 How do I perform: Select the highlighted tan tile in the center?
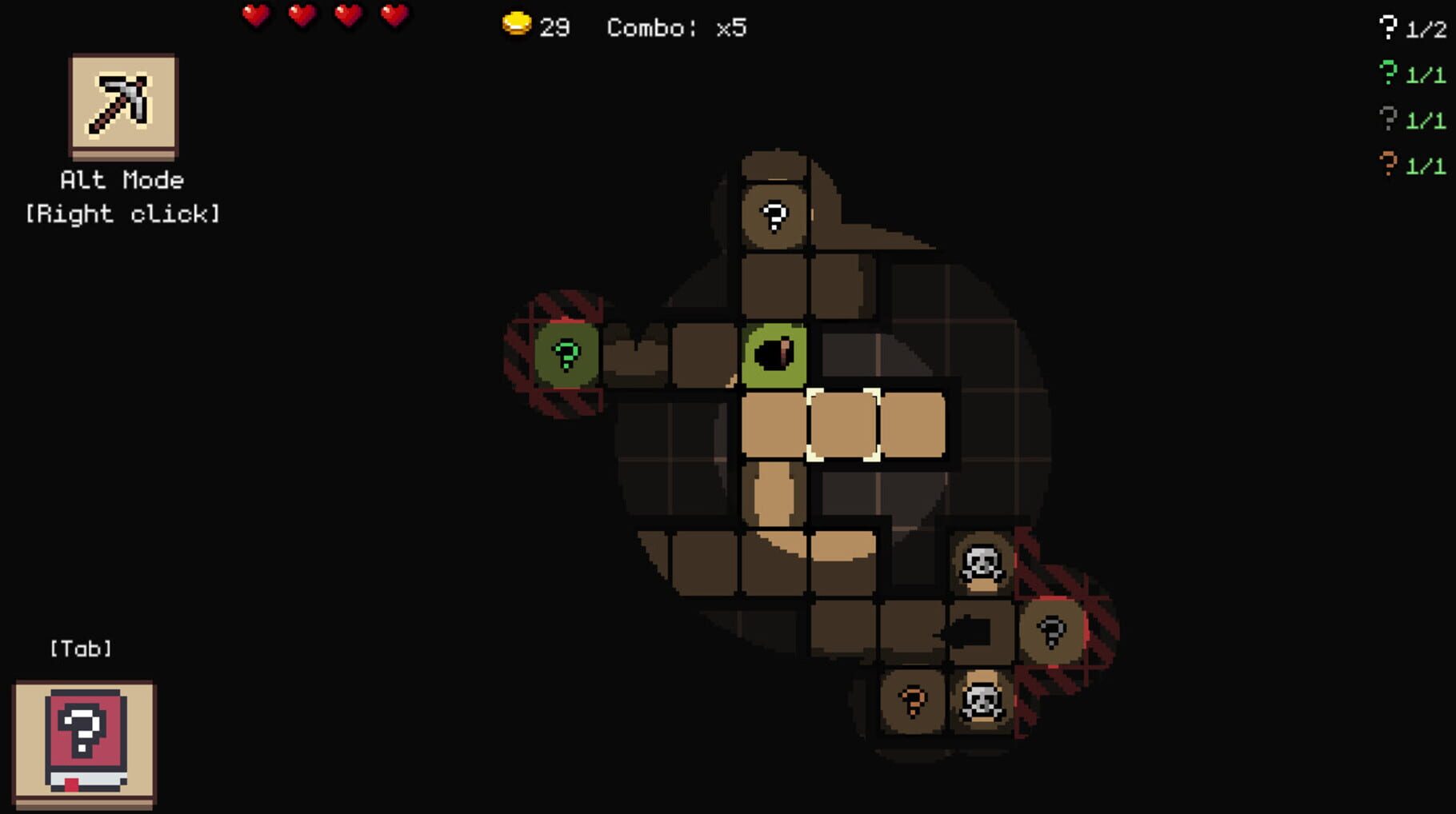pyautogui.click(x=844, y=424)
